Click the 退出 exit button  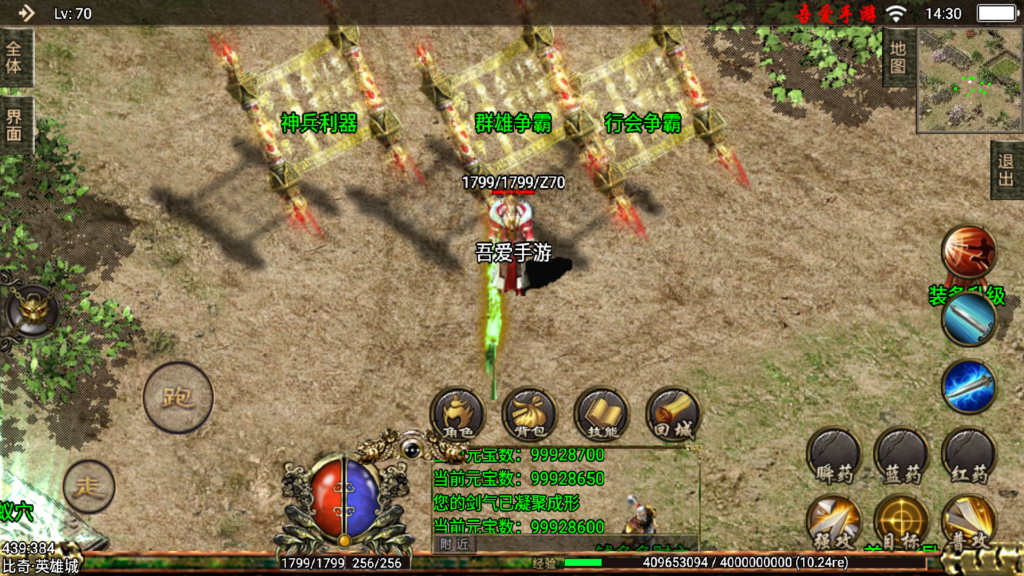[x=1006, y=170]
